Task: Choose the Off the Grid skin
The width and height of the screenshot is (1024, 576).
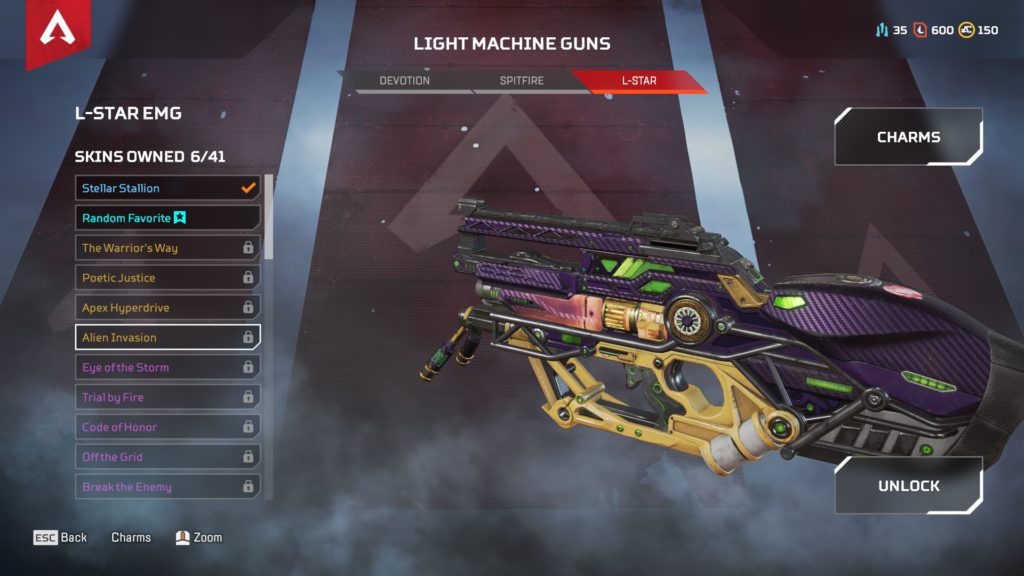Action: (x=167, y=457)
